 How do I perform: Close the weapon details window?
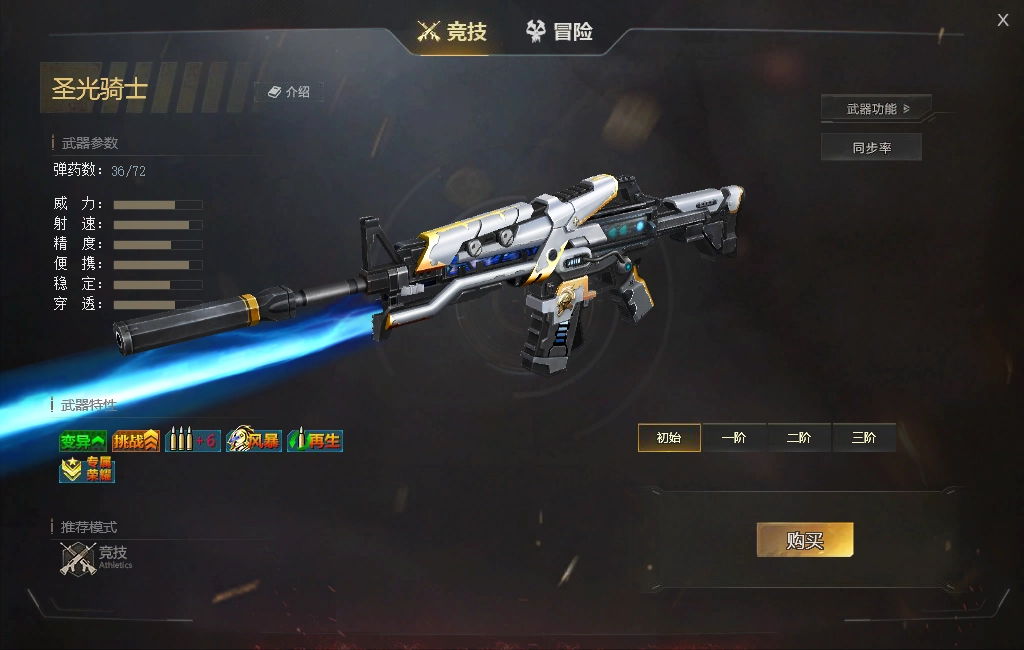1003,20
